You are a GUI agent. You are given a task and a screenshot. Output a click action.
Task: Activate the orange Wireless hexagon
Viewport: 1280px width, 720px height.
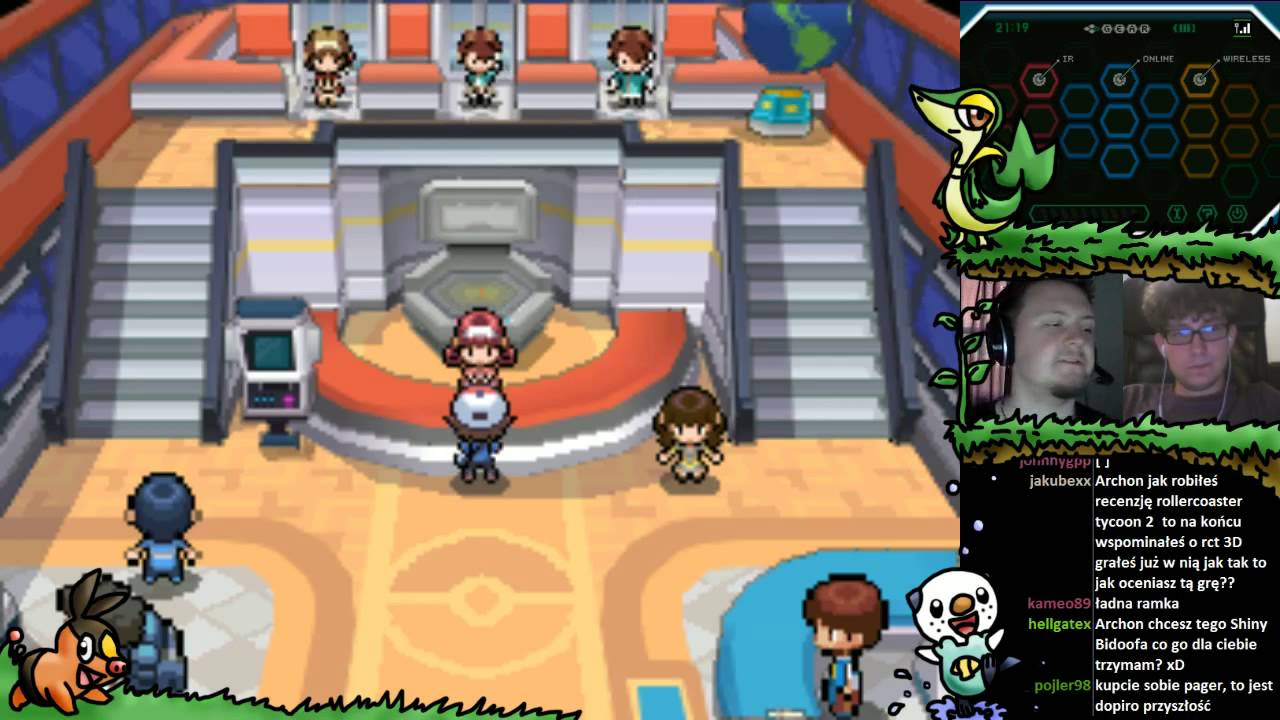(1199, 78)
